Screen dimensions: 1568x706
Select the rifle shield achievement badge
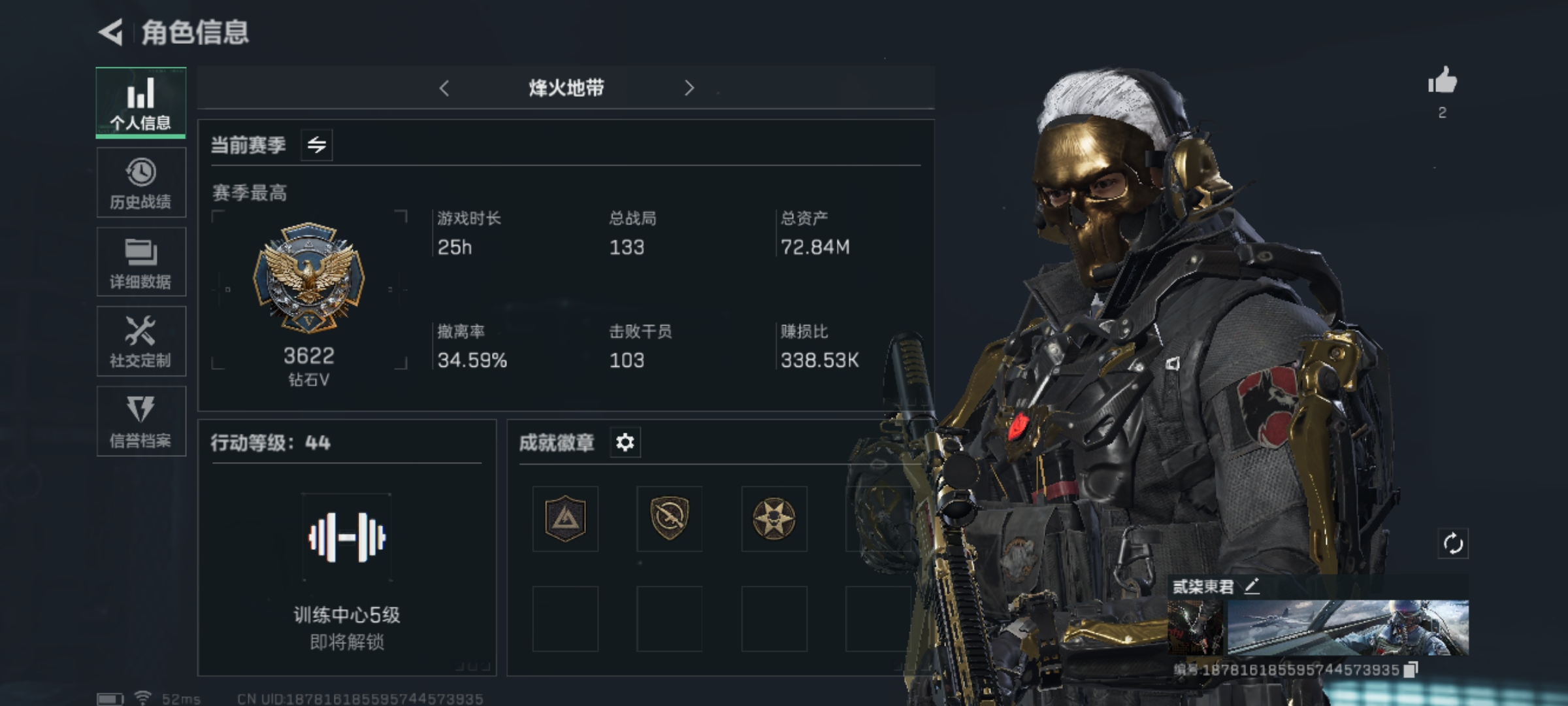pos(670,519)
